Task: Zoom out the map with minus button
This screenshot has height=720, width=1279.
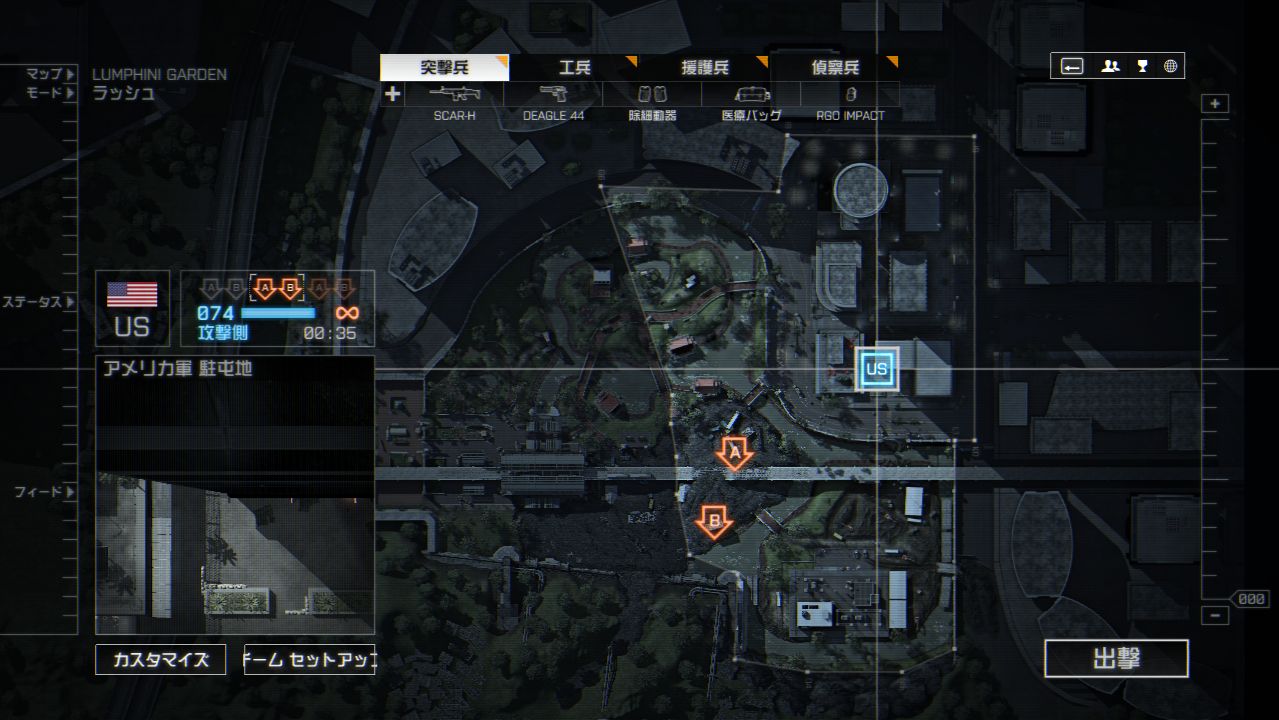Action: click(1215, 616)
